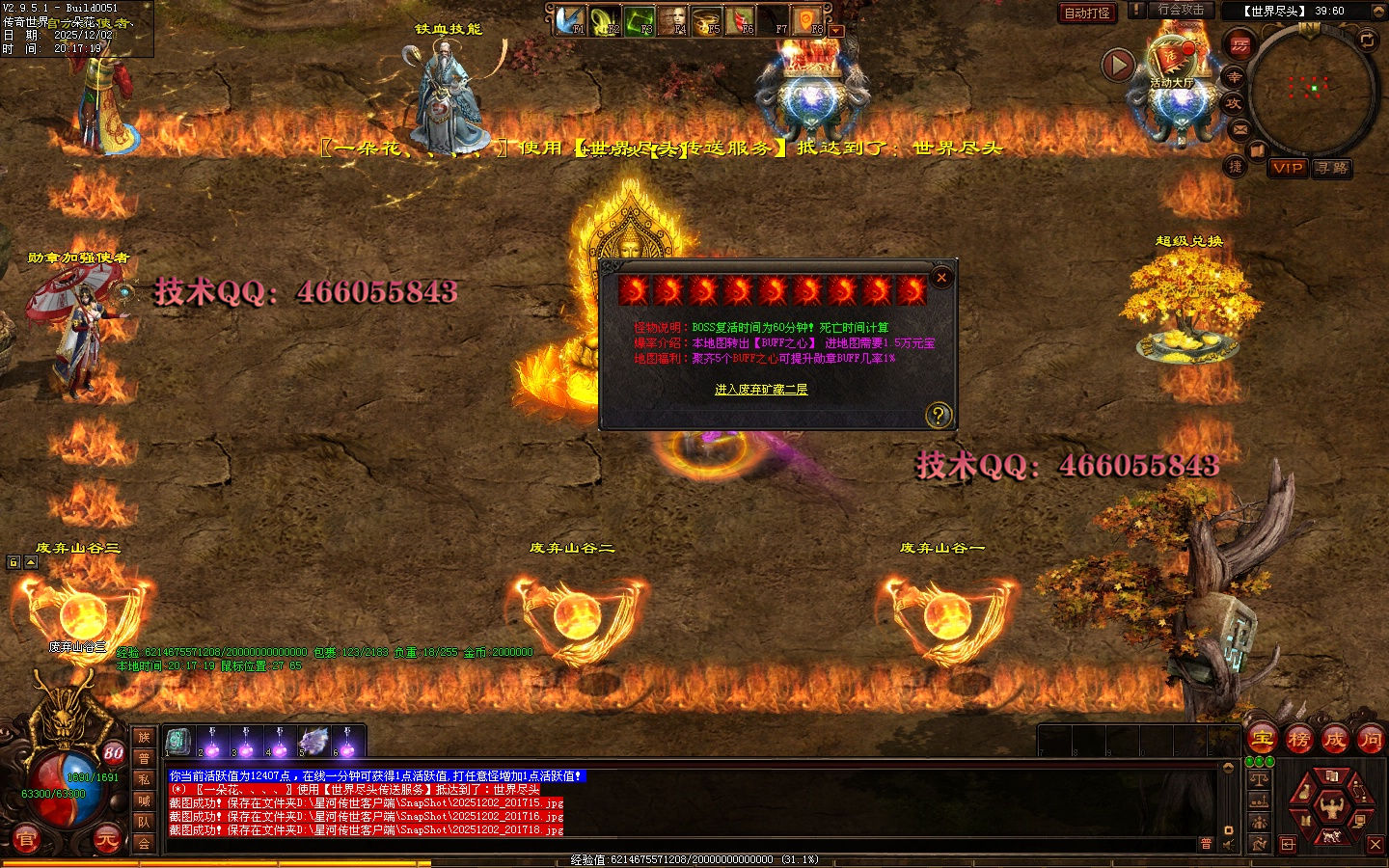Open the VIP panel
This screenshot has height=868, width=1389.
coord(1288,168)
